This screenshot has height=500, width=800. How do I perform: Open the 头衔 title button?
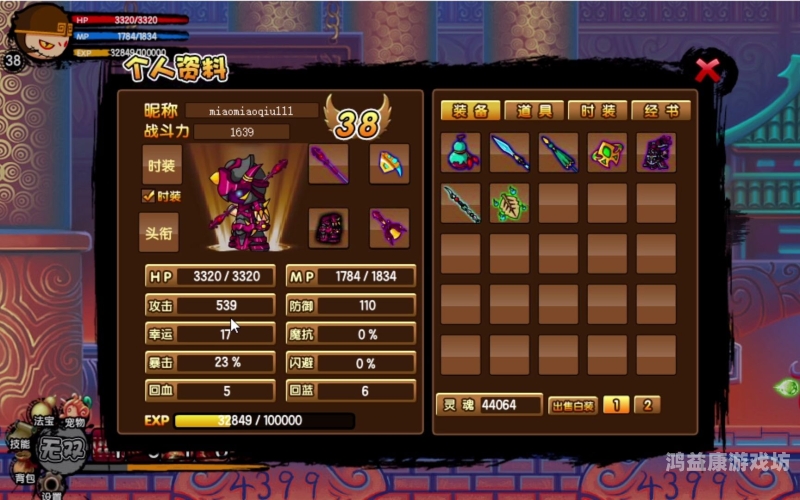click(x=160, y=231)
